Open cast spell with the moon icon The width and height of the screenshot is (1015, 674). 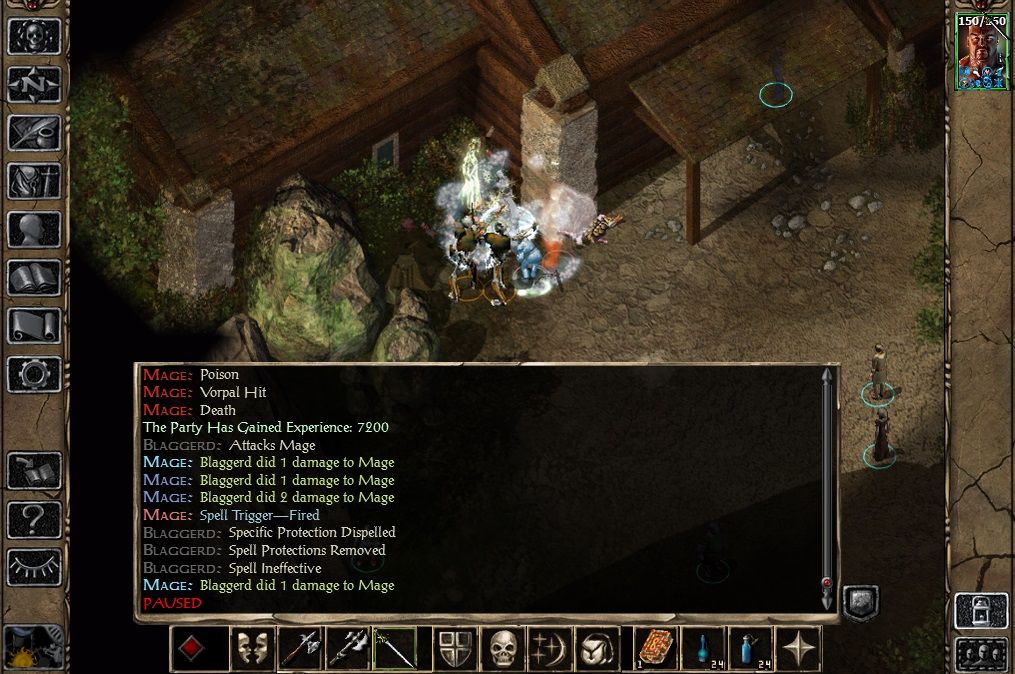tap(550, 649)
